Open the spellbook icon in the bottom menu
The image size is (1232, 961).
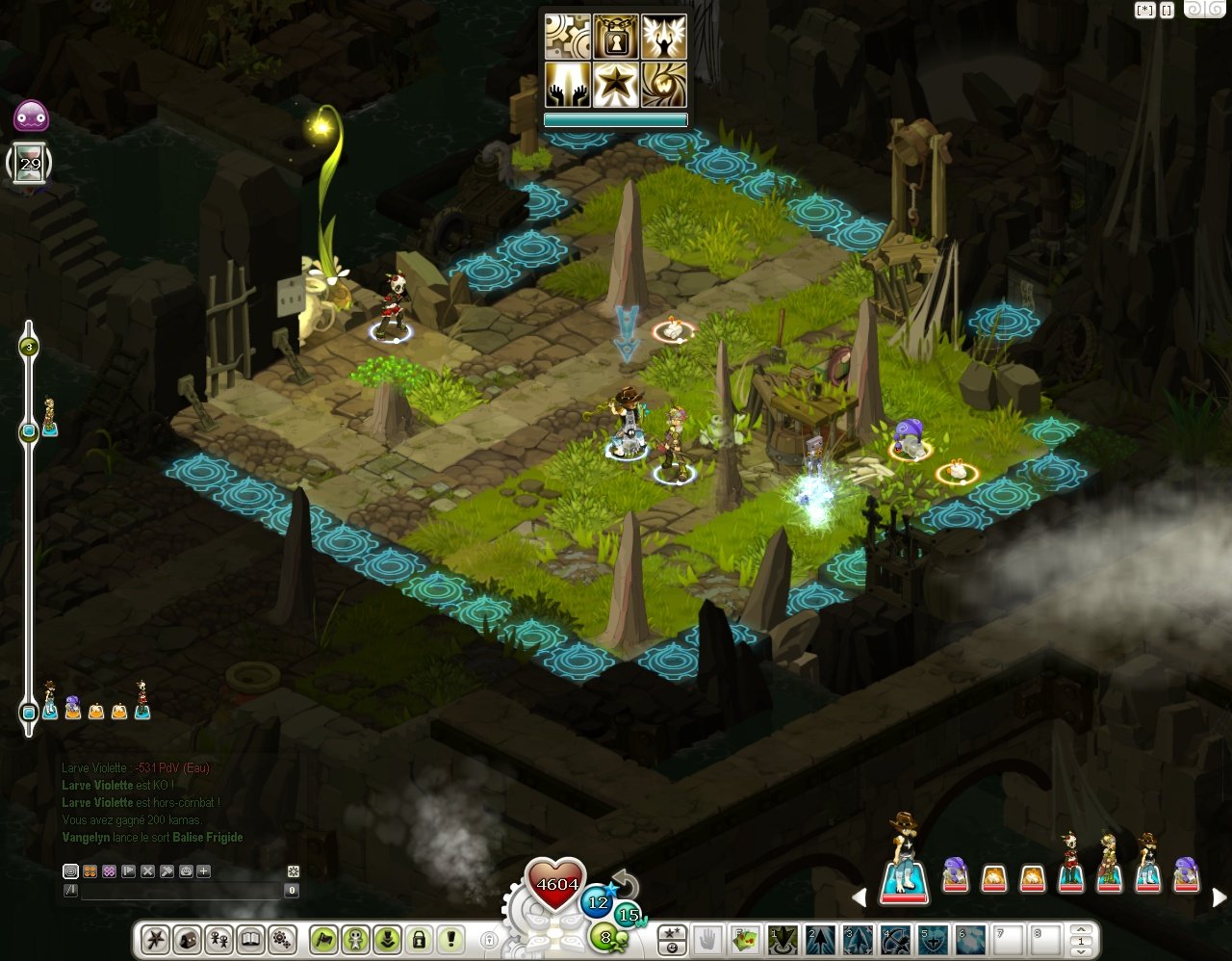(154, 942)
